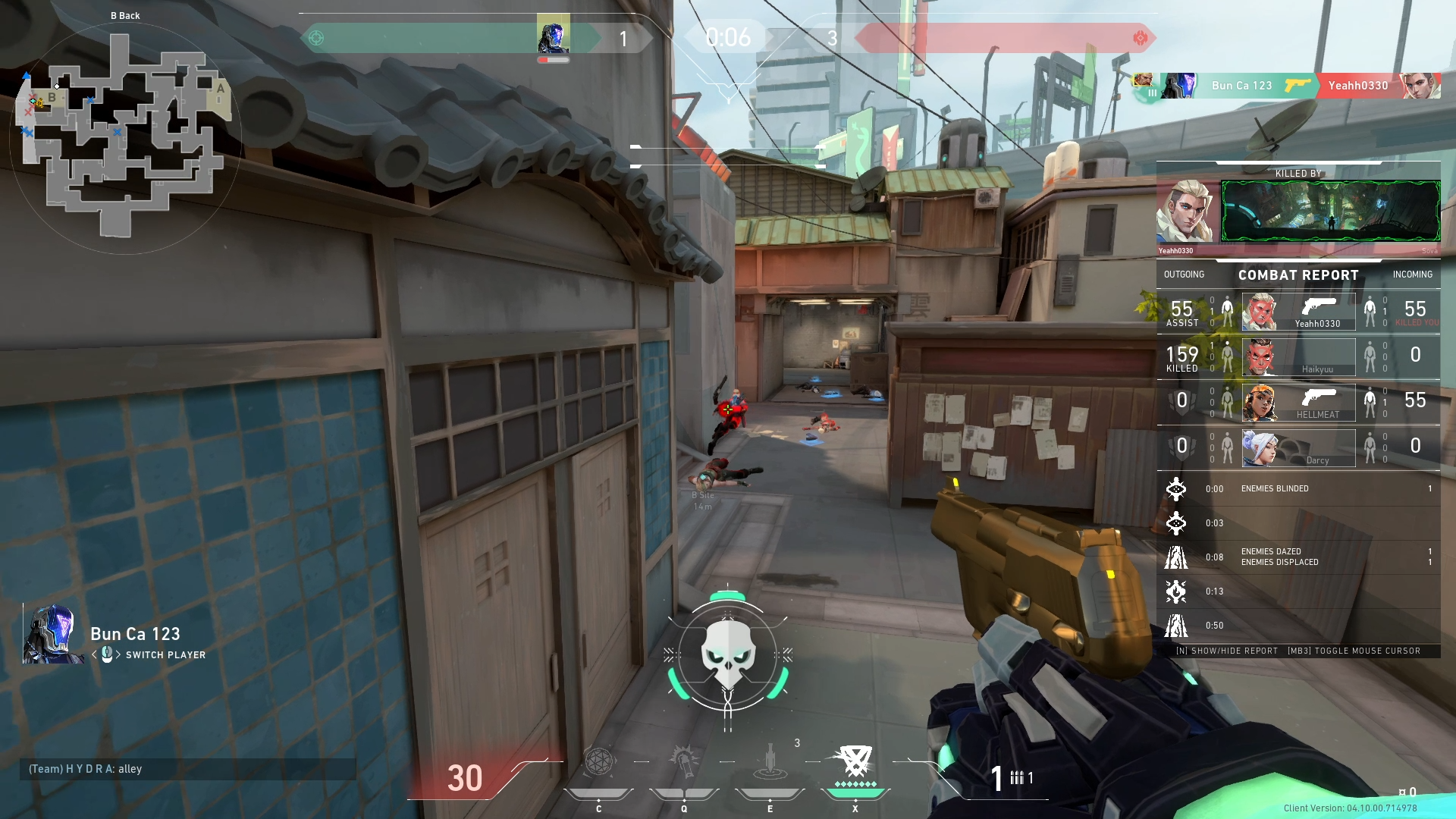This screenshot has width=1456, height=819.
Task: Click the killer's agent portrait for Yeahh0330
Action: click(x=1187, y=212)
